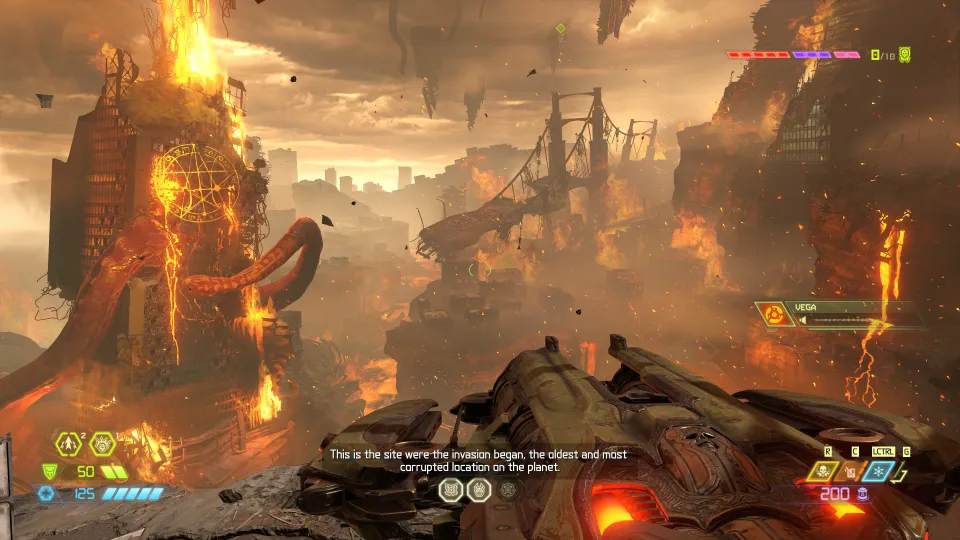Select the second hexagonal rune icon
This screenshot has width=960, height=540.
pyautogui.click(x=479, y=489)
